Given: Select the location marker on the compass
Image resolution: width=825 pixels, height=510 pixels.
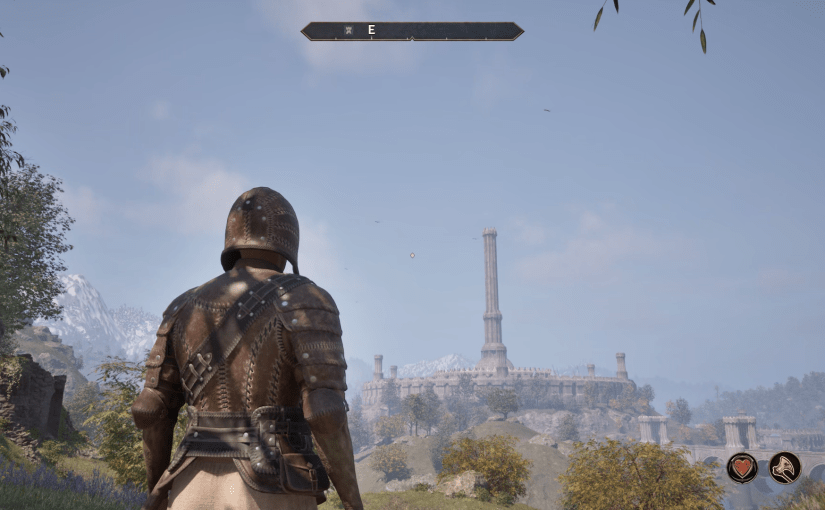Looking at the screenshot, I should pos(349,30).
